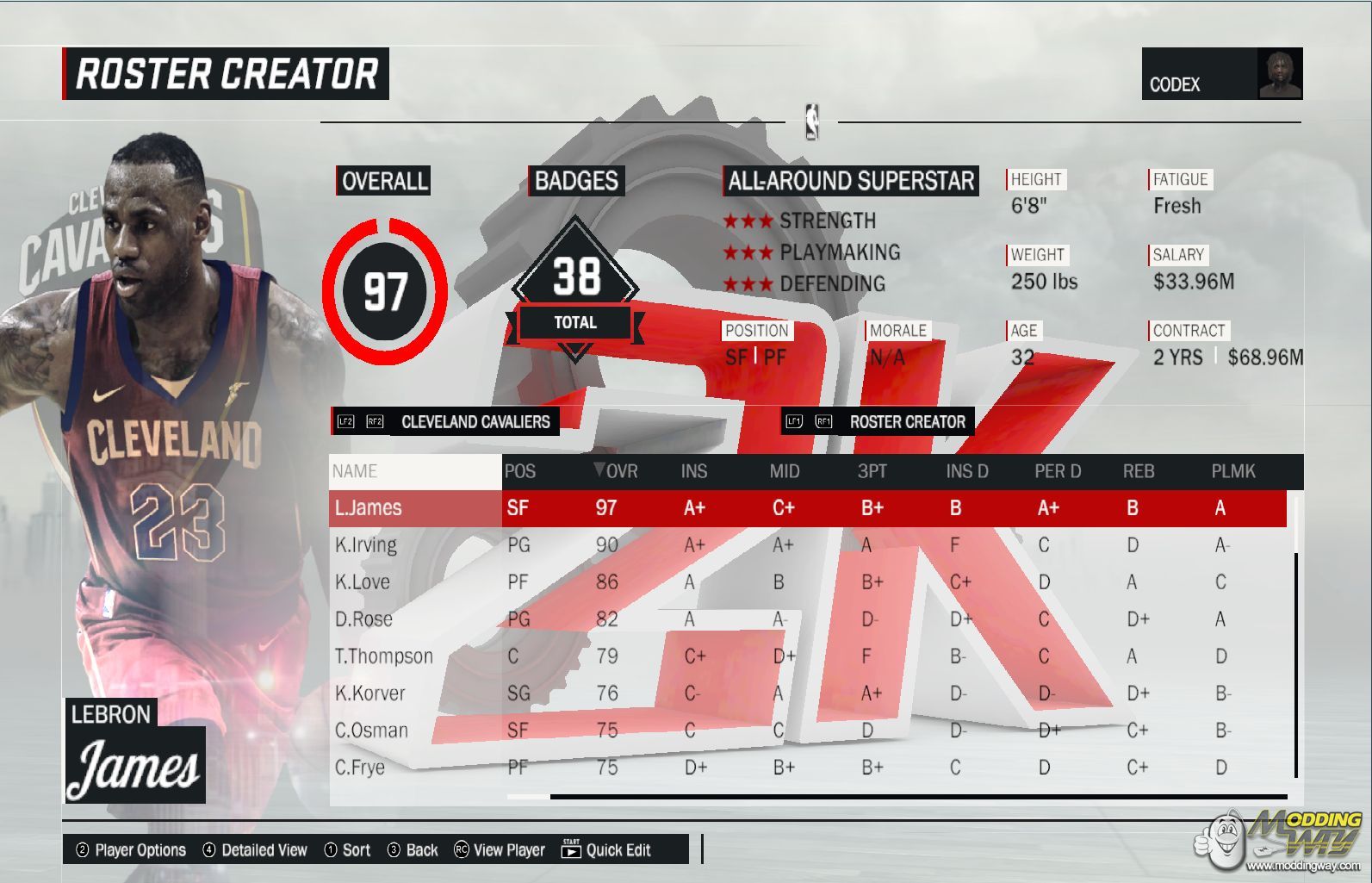Sort roster by REB column header

point(1139,471)
